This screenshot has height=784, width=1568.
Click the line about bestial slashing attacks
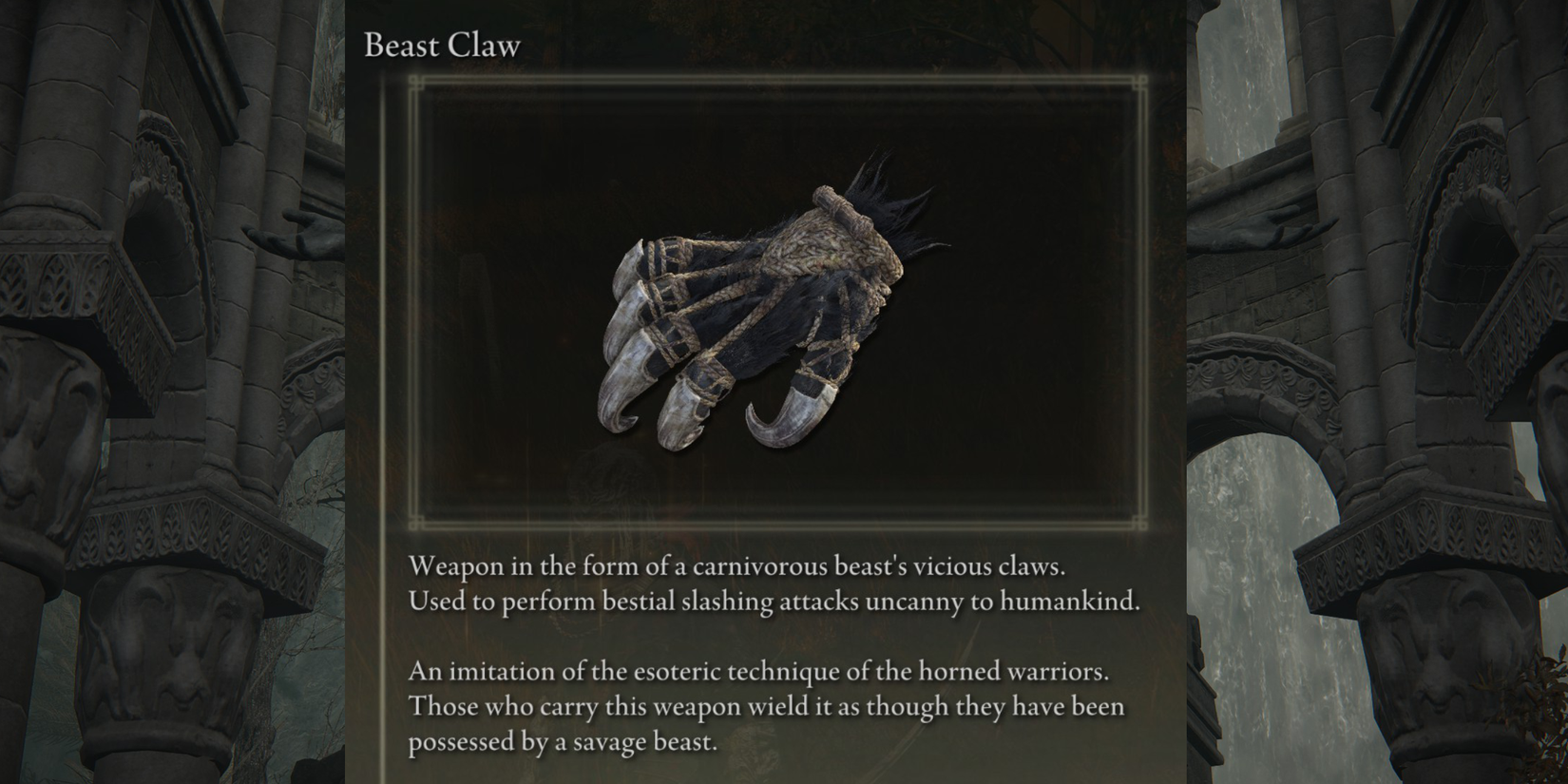774,601
